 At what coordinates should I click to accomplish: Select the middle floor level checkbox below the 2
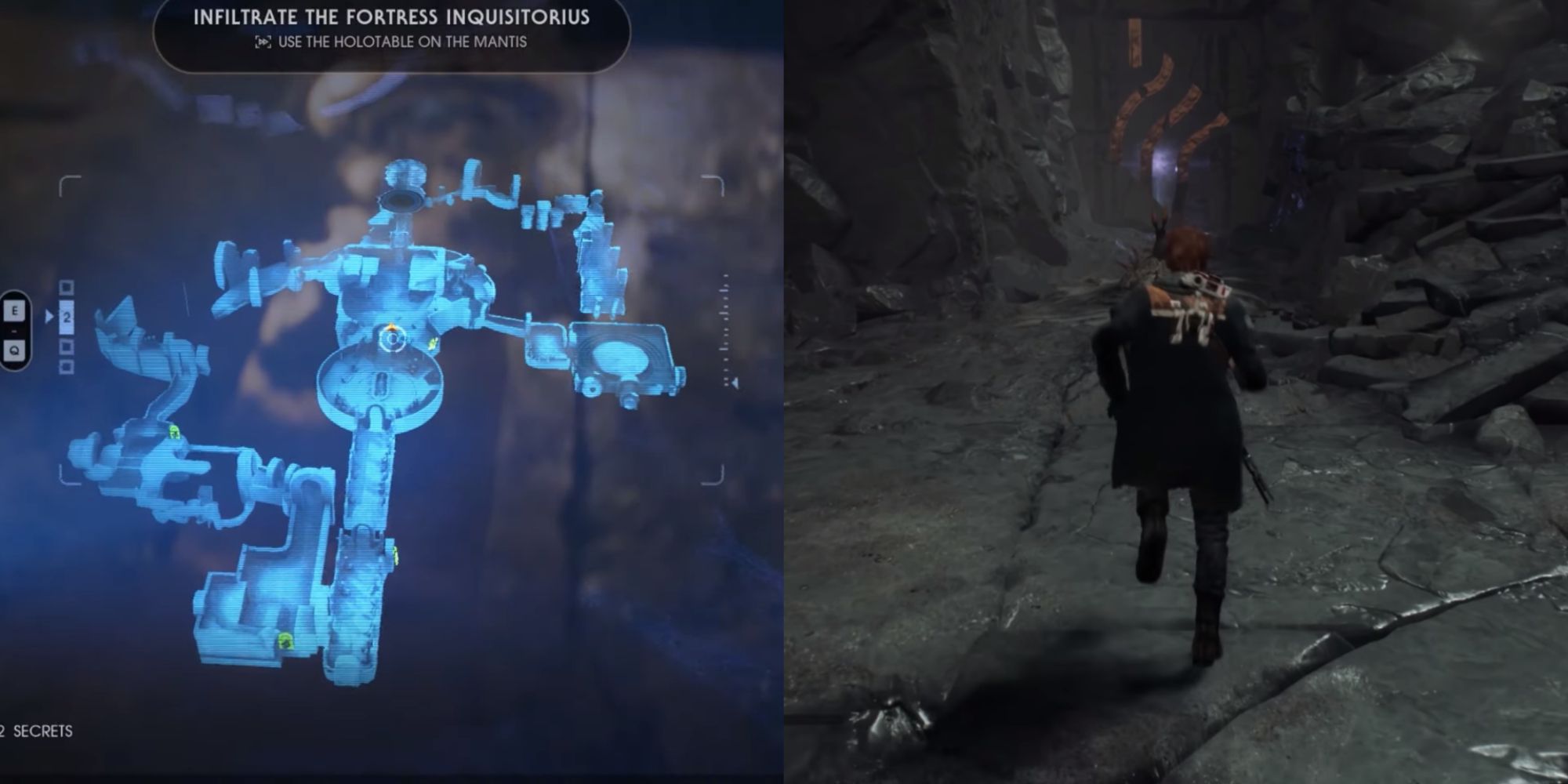[x=67, y=347]
